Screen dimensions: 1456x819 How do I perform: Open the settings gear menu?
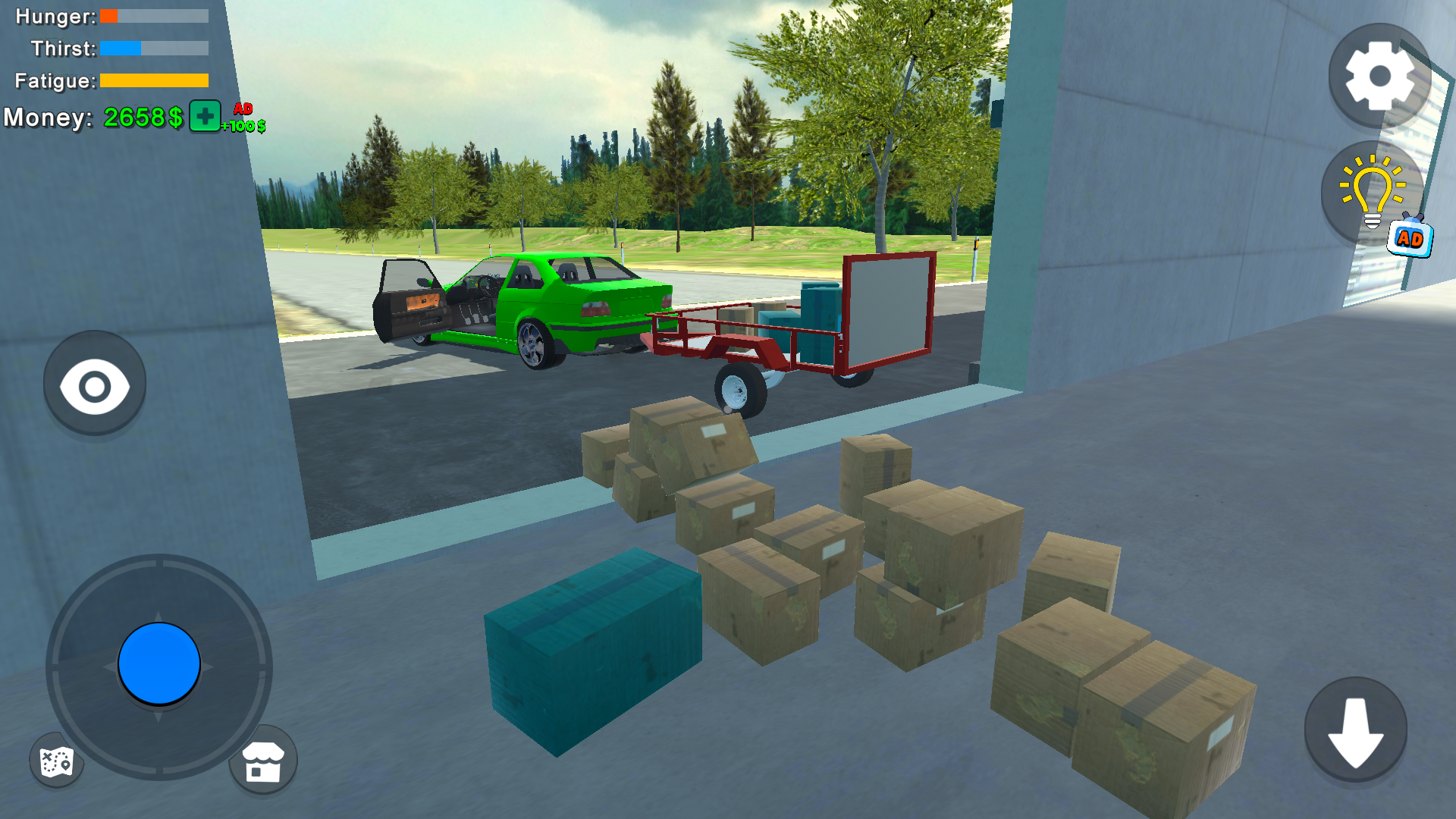click(1379, 76)
